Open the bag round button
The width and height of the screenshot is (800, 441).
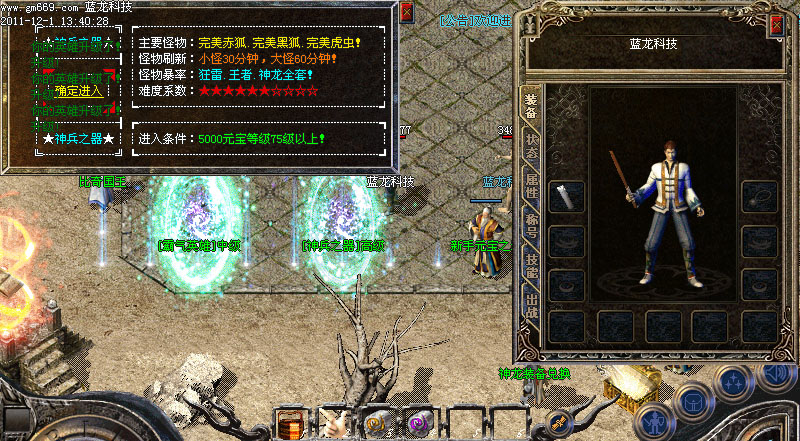pyautogui.click(x=694, y=402)
